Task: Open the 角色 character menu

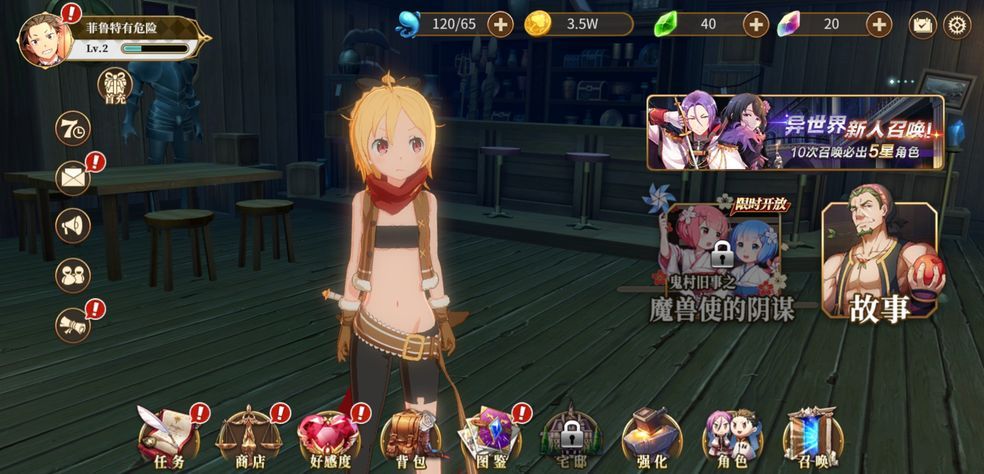Action: [731, 436]
